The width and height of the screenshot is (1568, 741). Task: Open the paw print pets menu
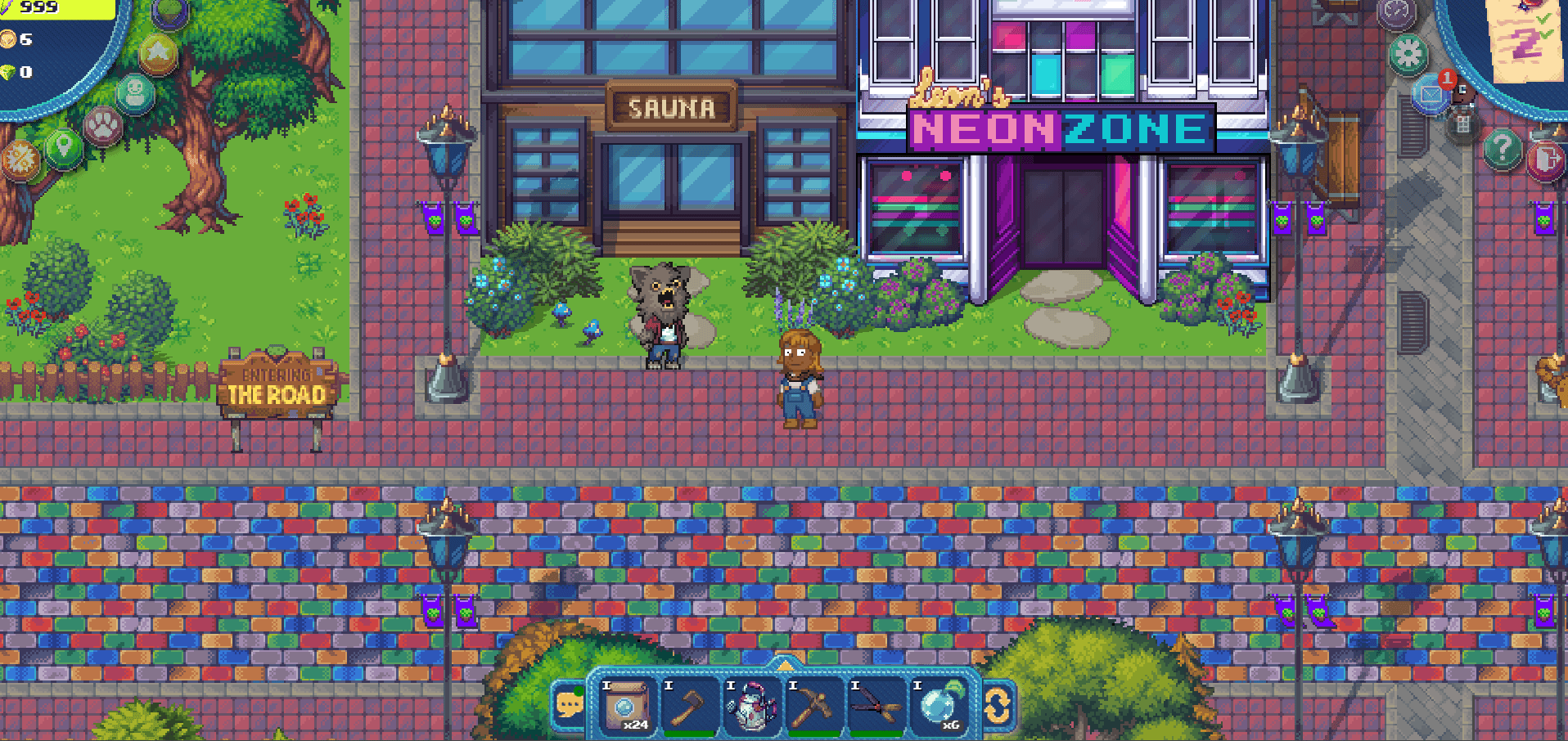click(x=104, y=125)
